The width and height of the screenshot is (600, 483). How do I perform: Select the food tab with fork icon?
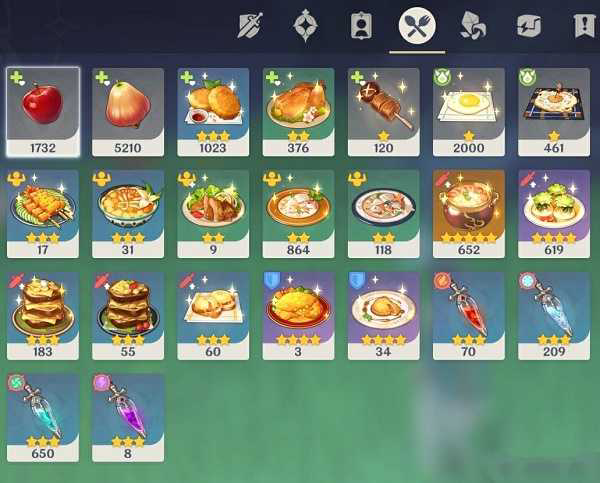[417, 25]
